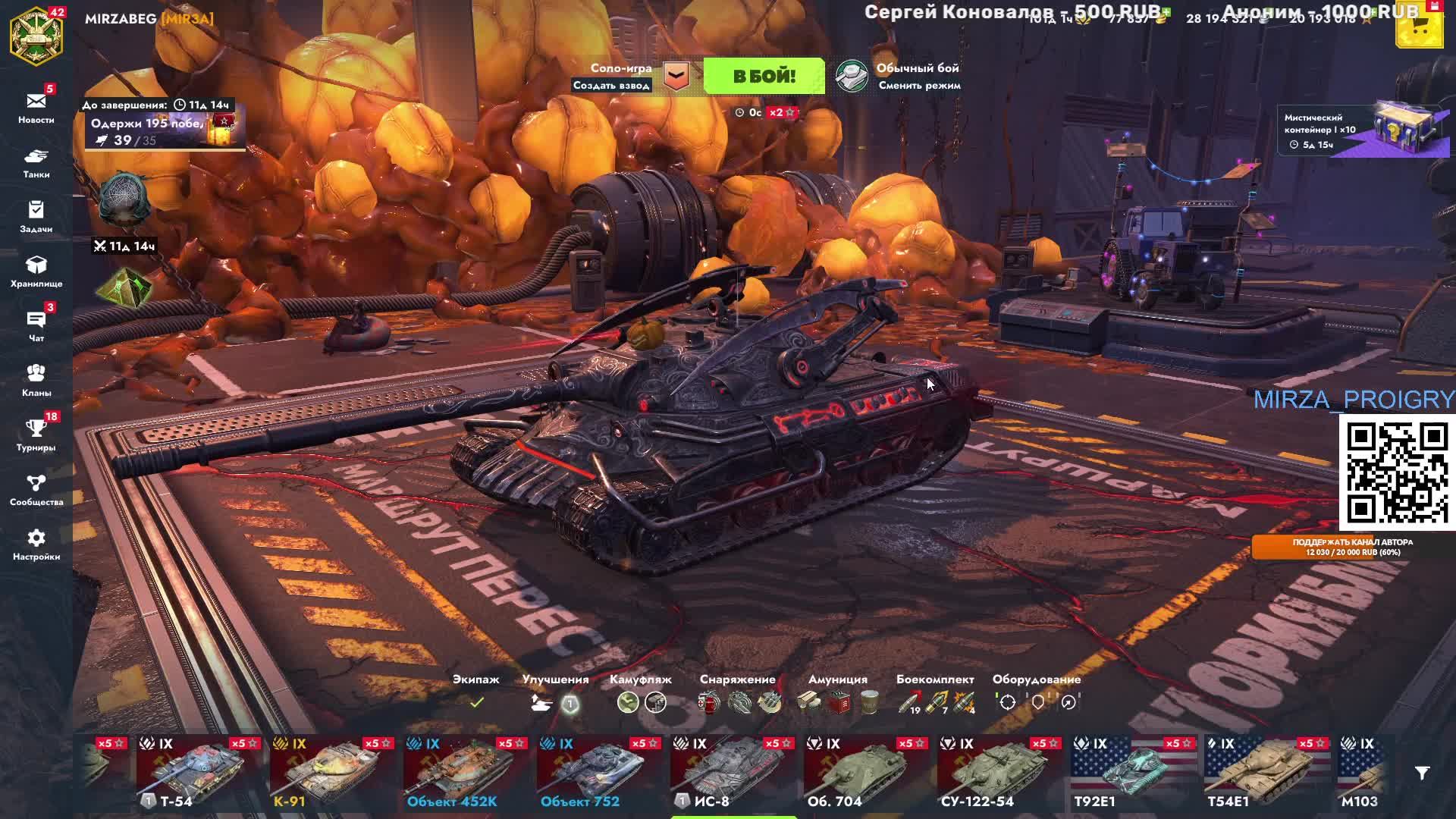Show the Кланы clans page

click(36, 381)
